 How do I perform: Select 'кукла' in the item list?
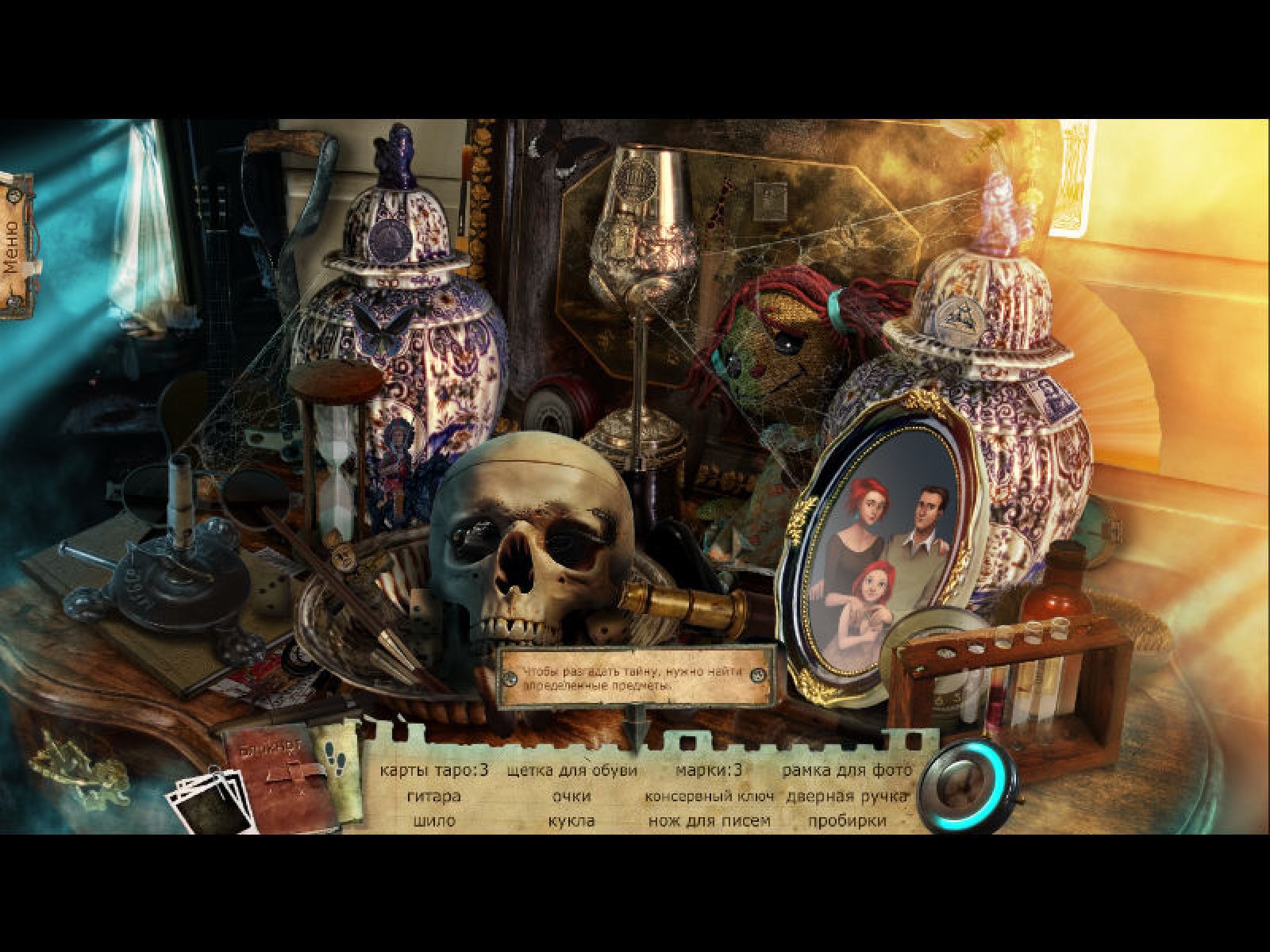[571, 821]
